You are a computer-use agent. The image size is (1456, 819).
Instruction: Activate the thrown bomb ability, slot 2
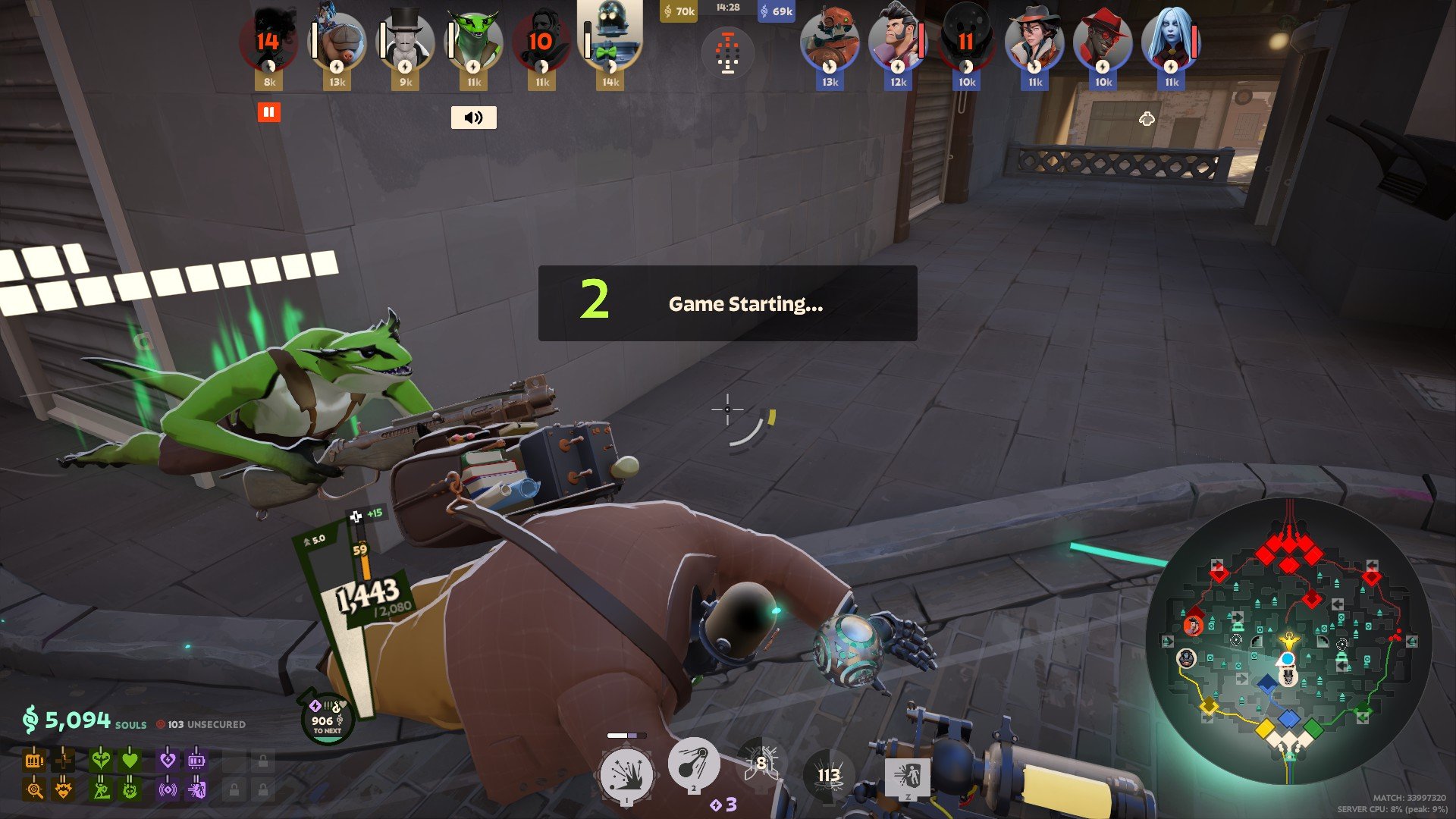[x=693, y=764]
